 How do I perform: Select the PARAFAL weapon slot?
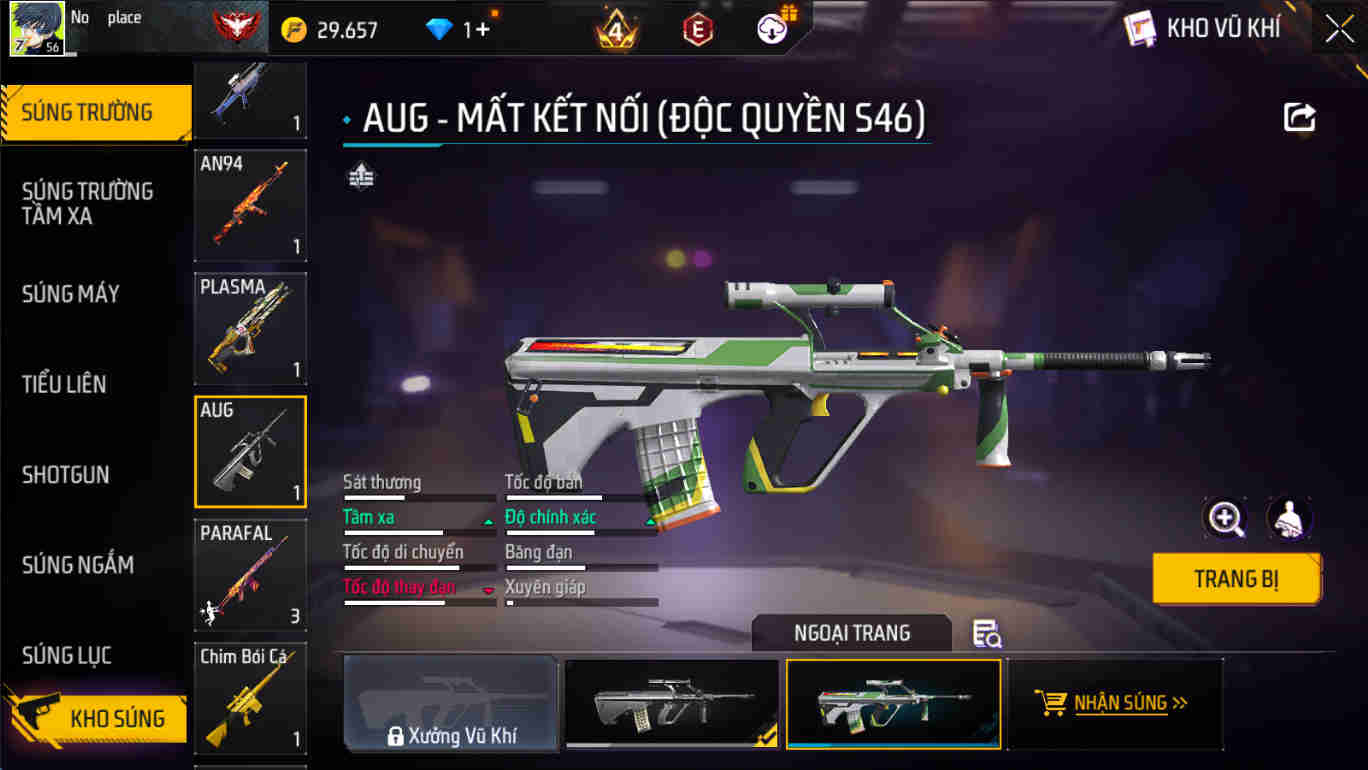(250, 574)
